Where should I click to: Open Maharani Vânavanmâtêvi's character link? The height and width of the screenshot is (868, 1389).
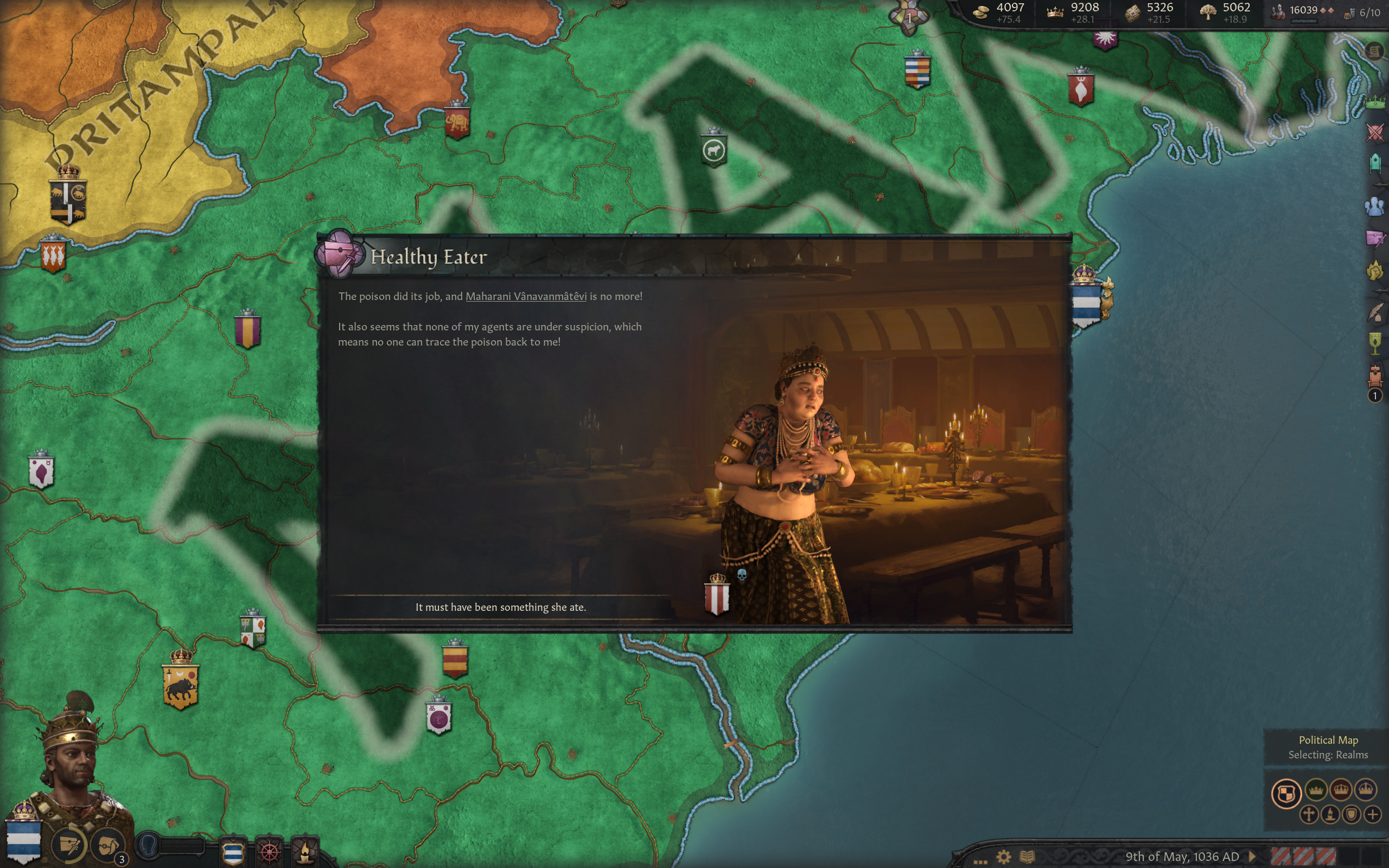pos(526,296)
